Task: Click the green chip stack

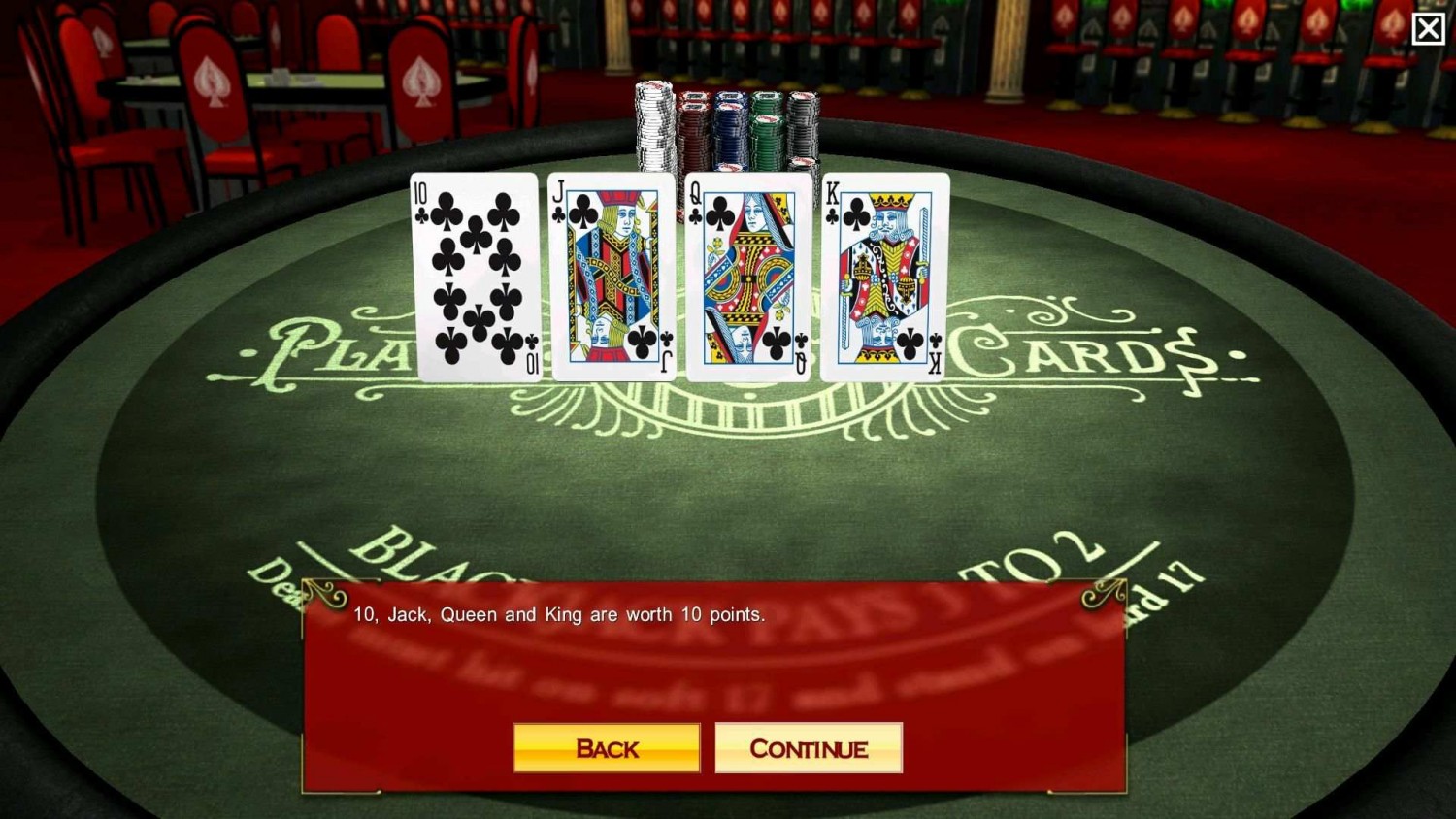Action: pyautogui.click(x=768, y=131)
